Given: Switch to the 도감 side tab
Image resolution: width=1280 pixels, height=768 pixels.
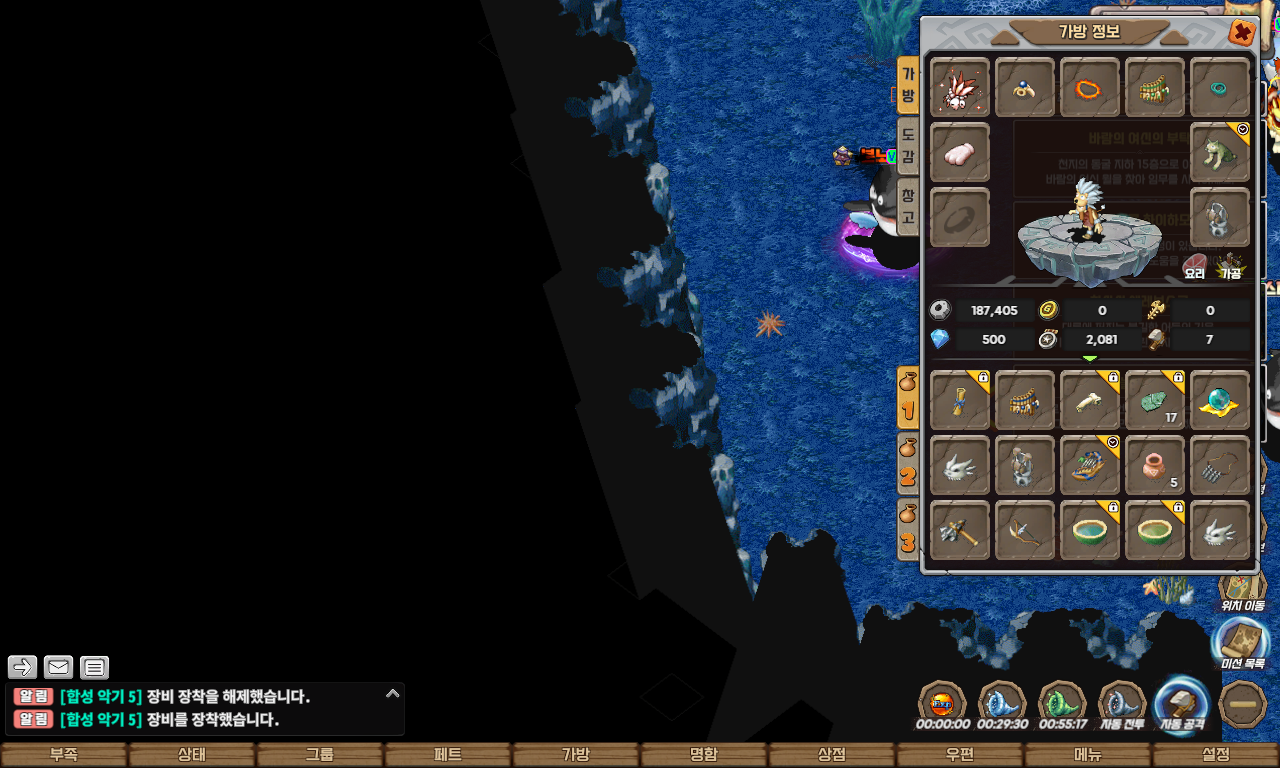Looking at the screenshot, I should (x=907, y=144).
